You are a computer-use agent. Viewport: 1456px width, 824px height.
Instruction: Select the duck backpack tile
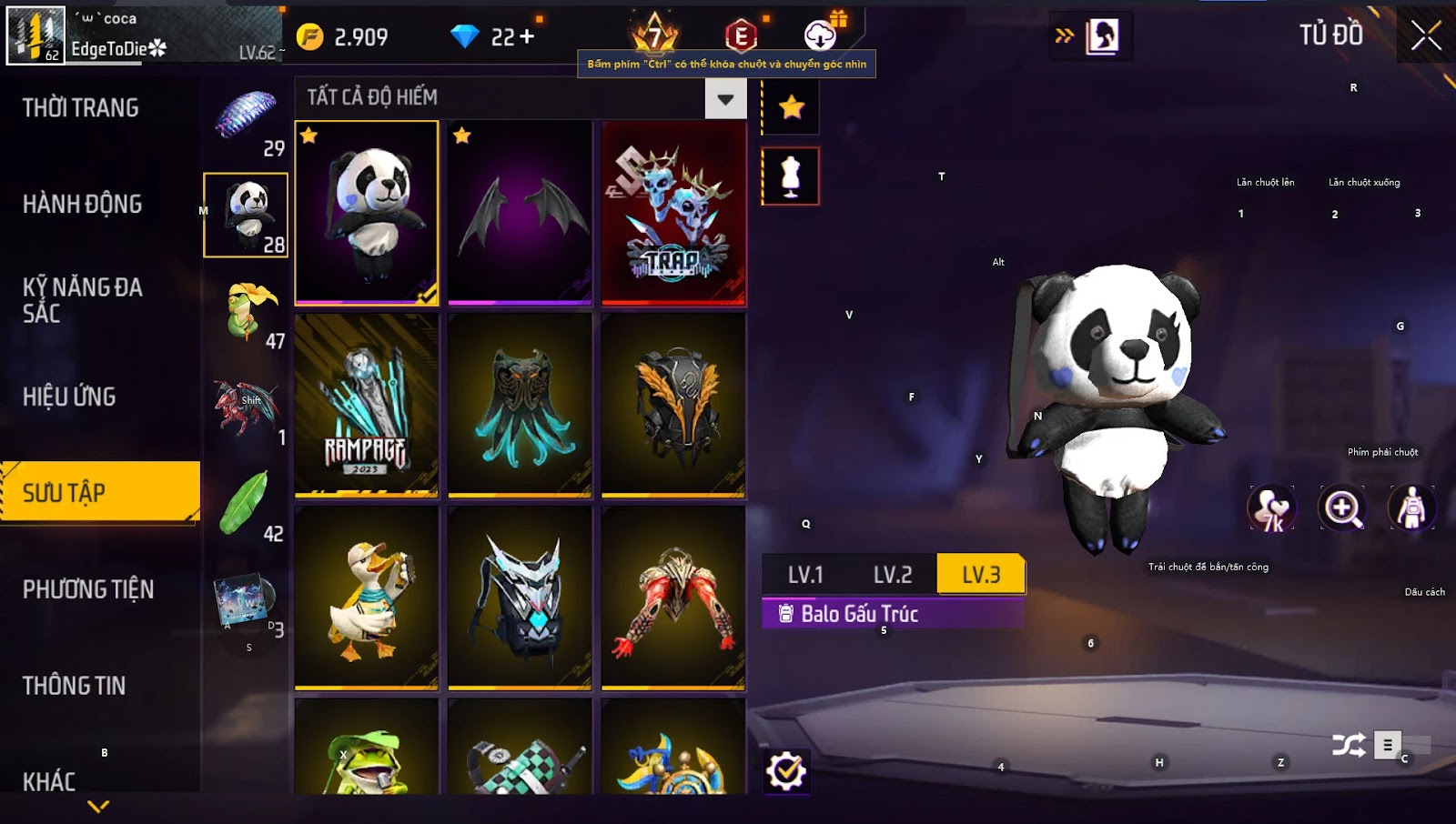tap(367, 598)
